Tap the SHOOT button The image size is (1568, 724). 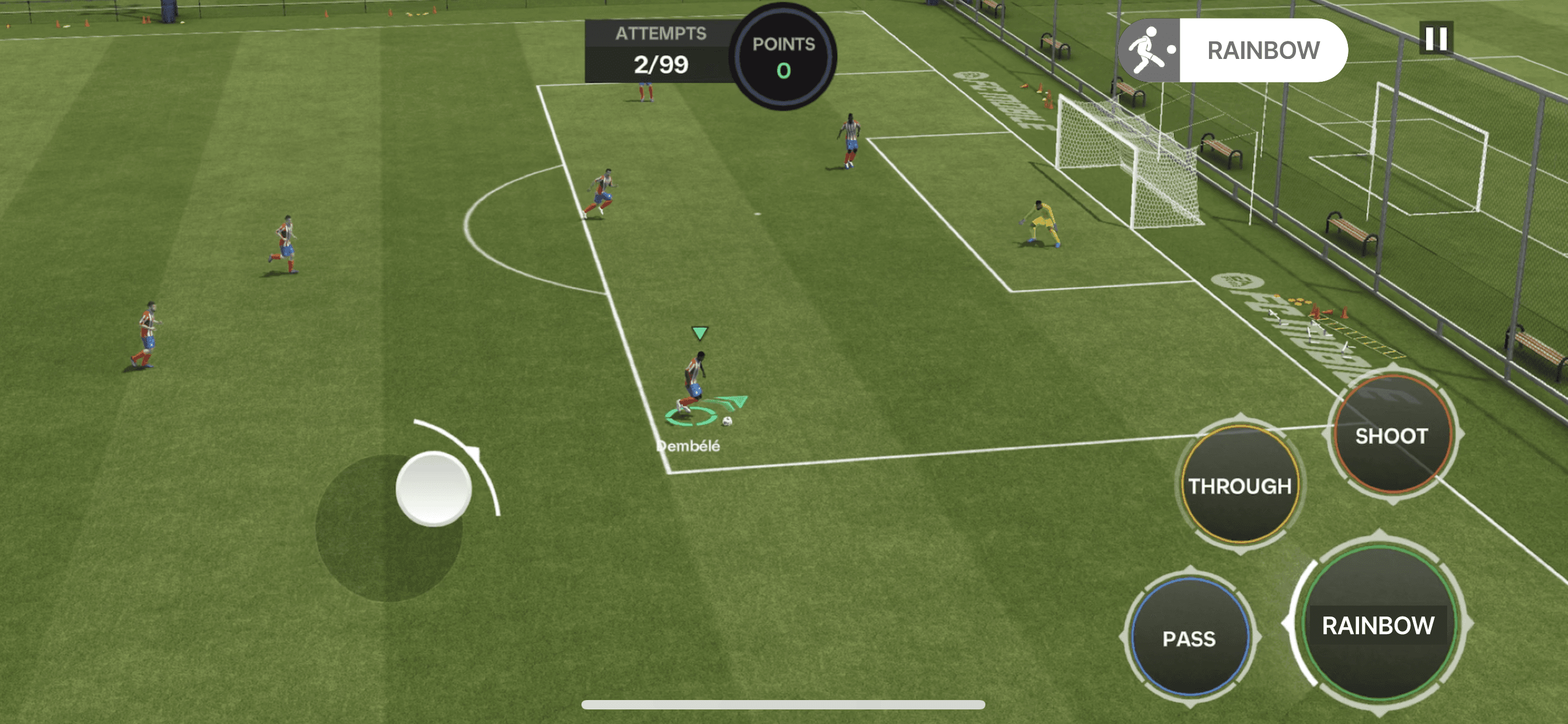(x=1392, y=435)
